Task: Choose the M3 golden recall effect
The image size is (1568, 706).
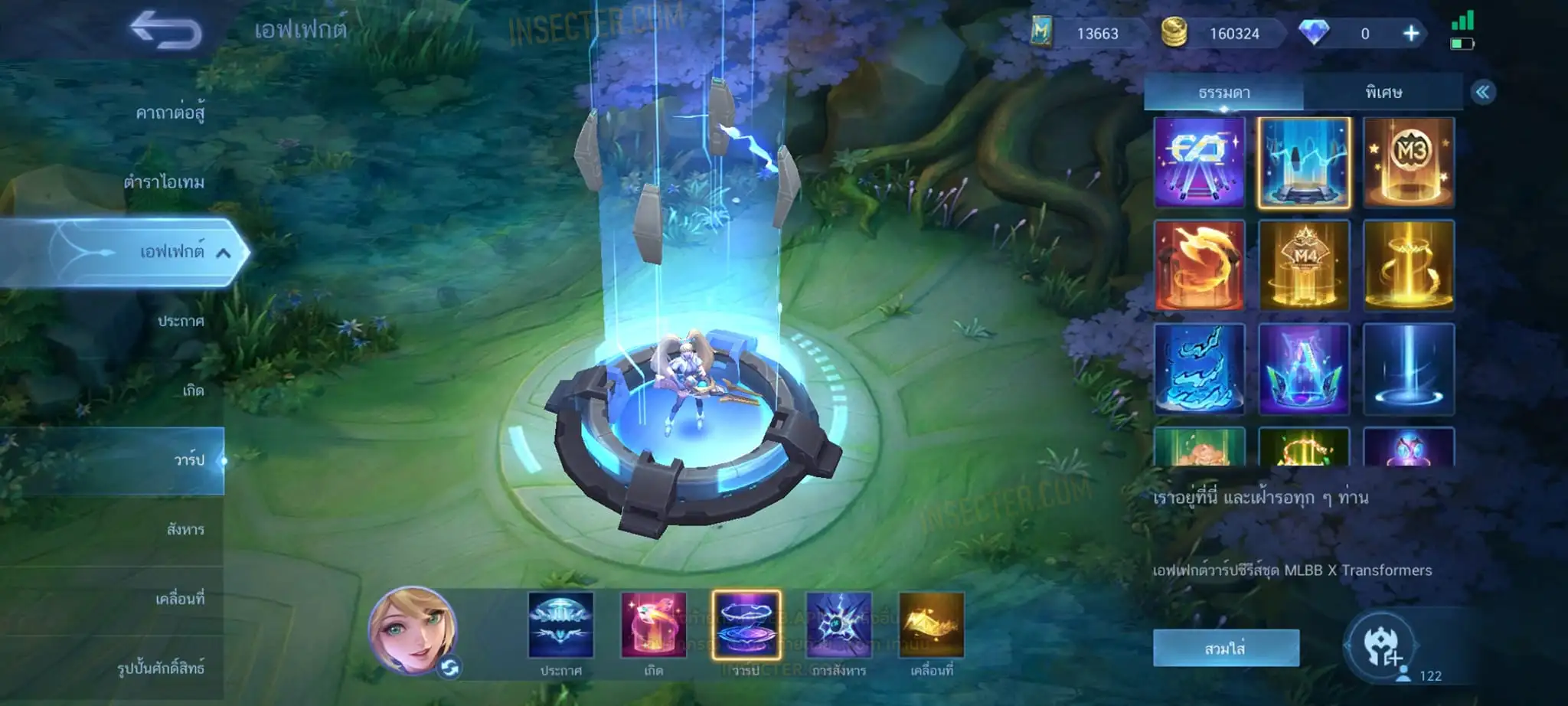Action: 1409,162
